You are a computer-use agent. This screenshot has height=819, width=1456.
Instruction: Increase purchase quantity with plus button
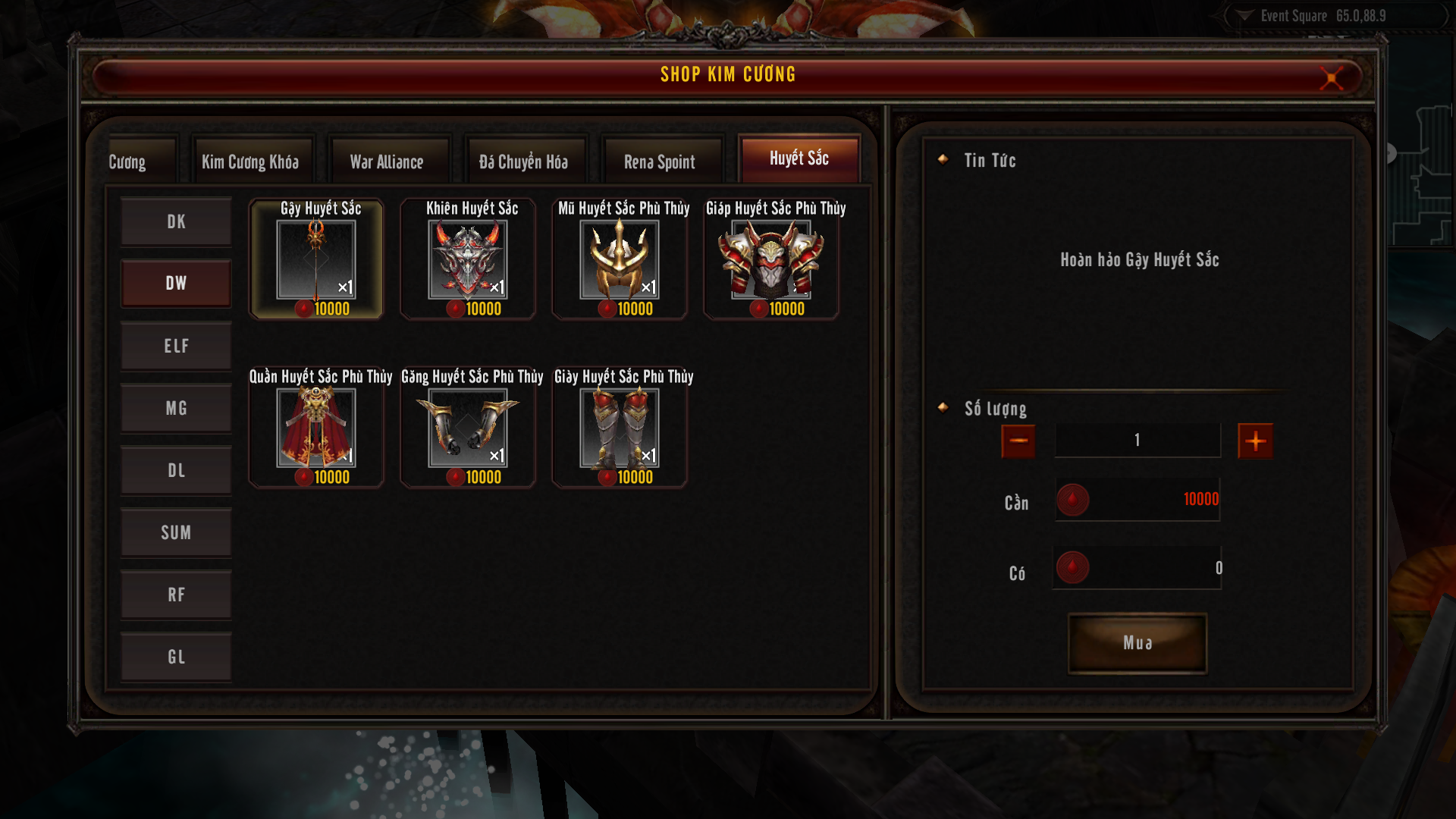click(x=1255, y=441)
